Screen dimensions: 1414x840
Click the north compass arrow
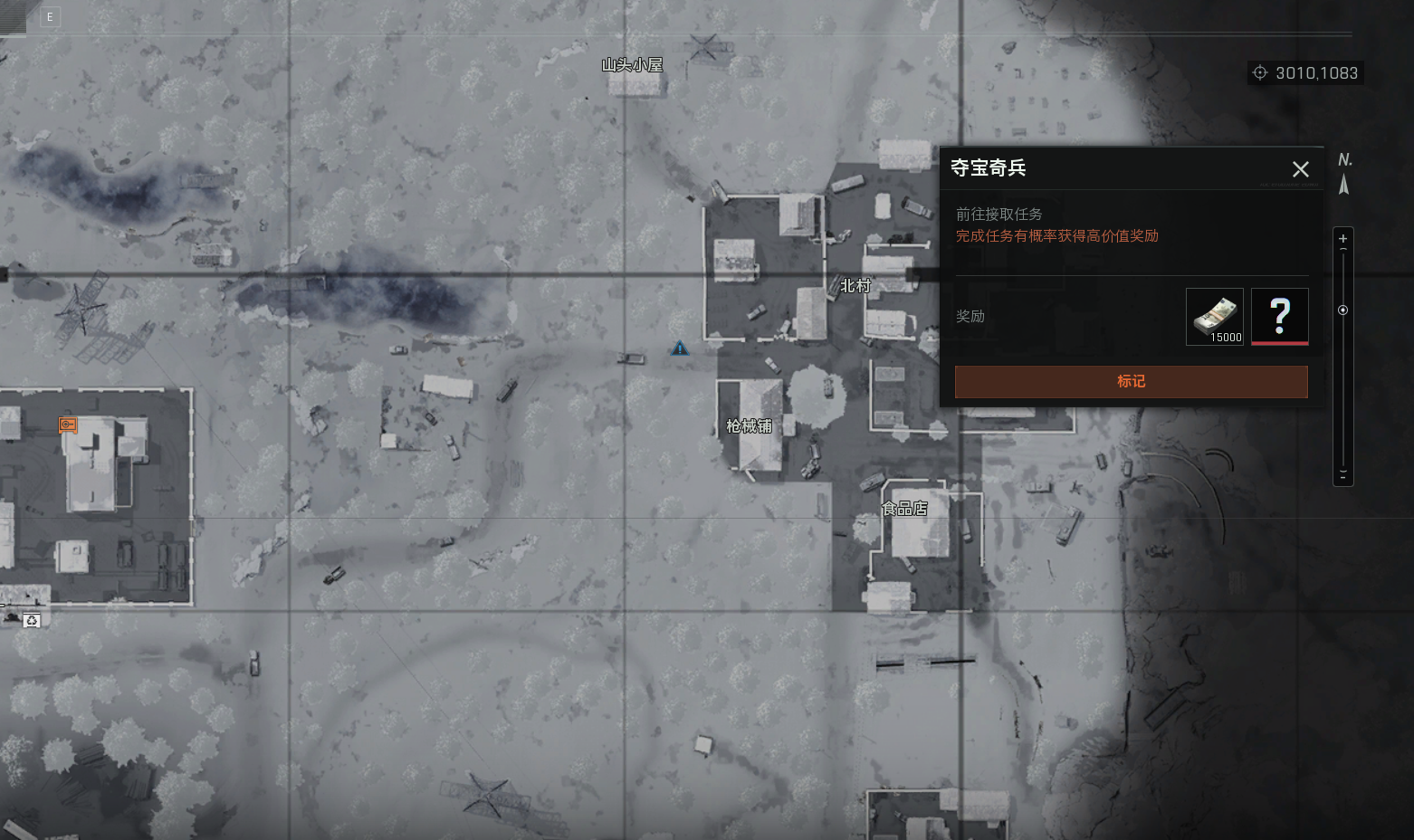tap(1344, 185)
